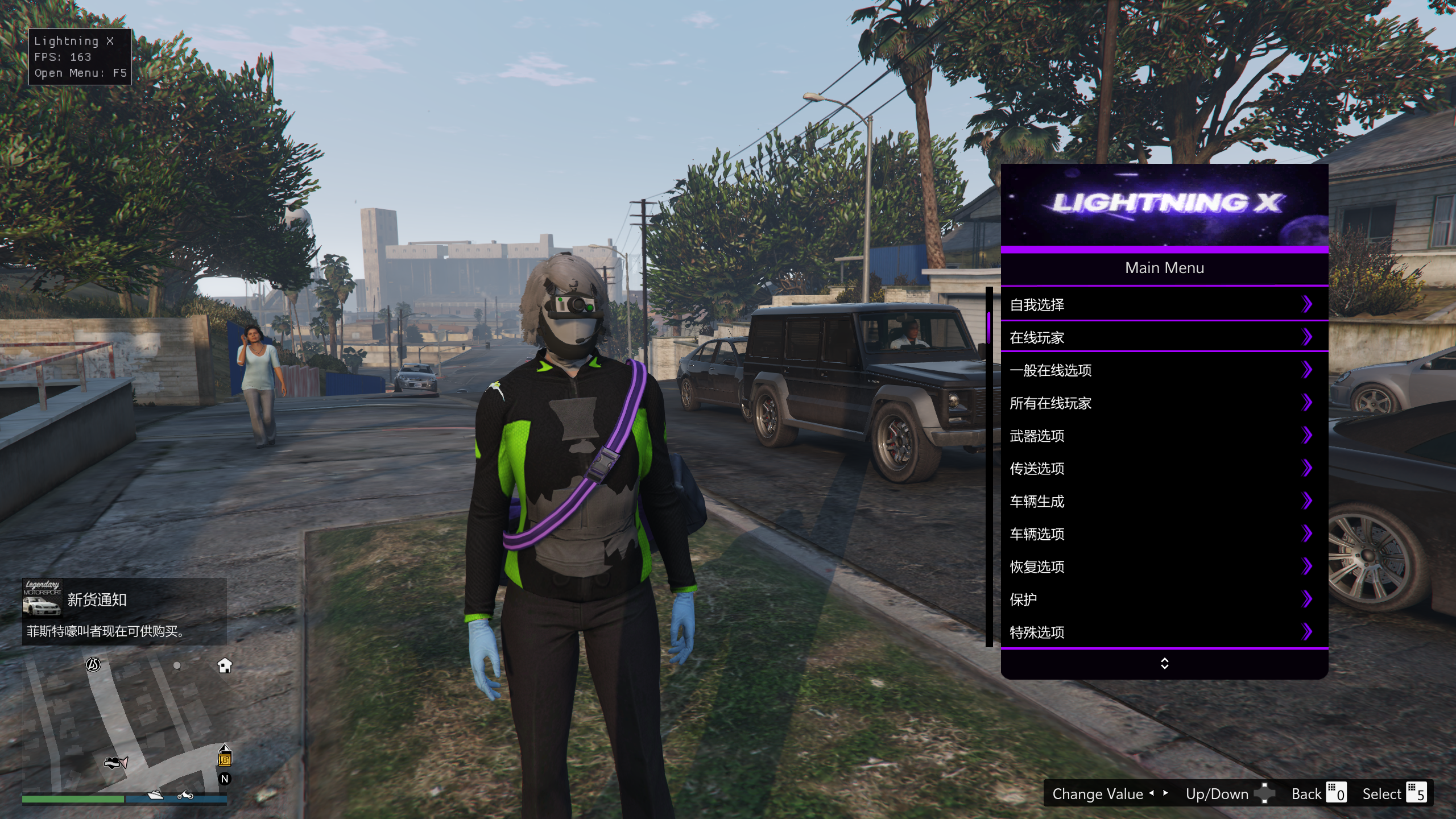This screenshot has height=819, width=1456.
Task: Click the Lightning X FPS info overlay
Action: (x=80, y=57)
